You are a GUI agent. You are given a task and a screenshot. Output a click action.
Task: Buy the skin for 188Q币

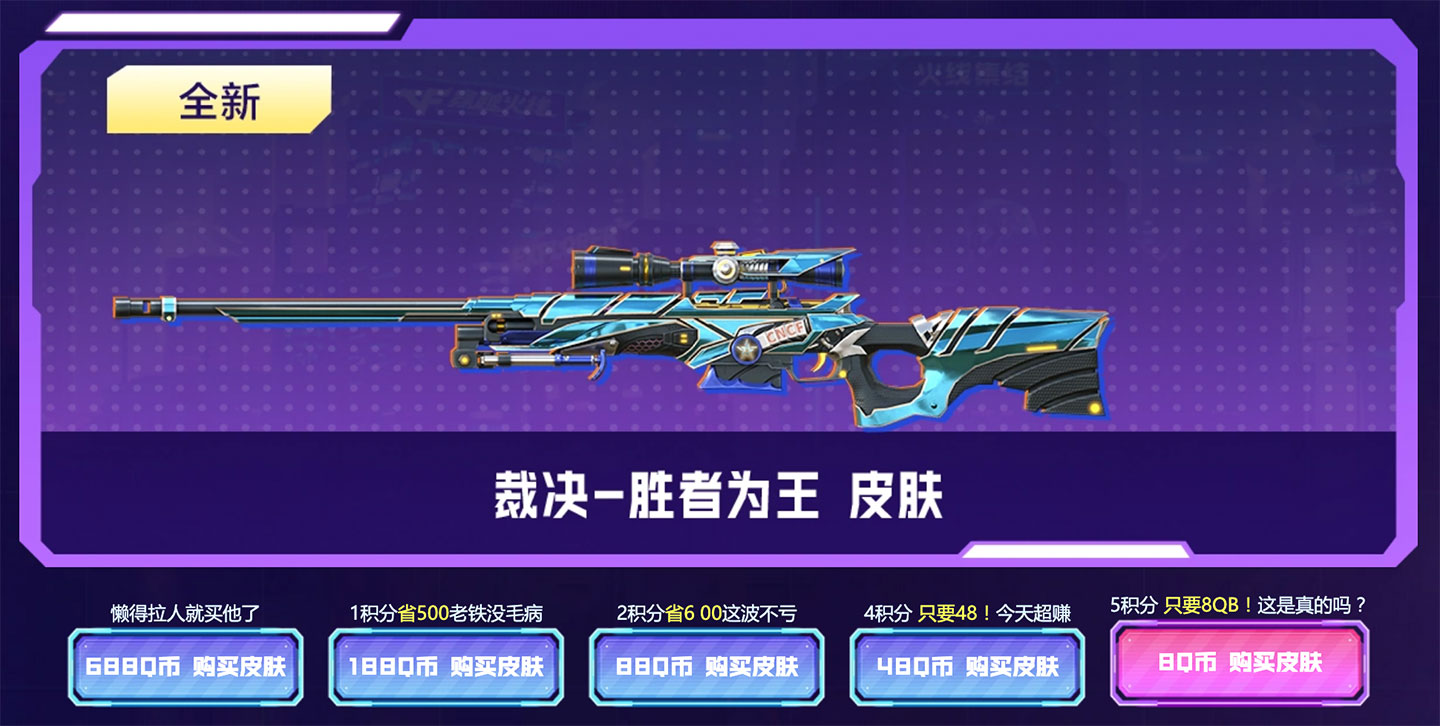(x=447, y=665)
